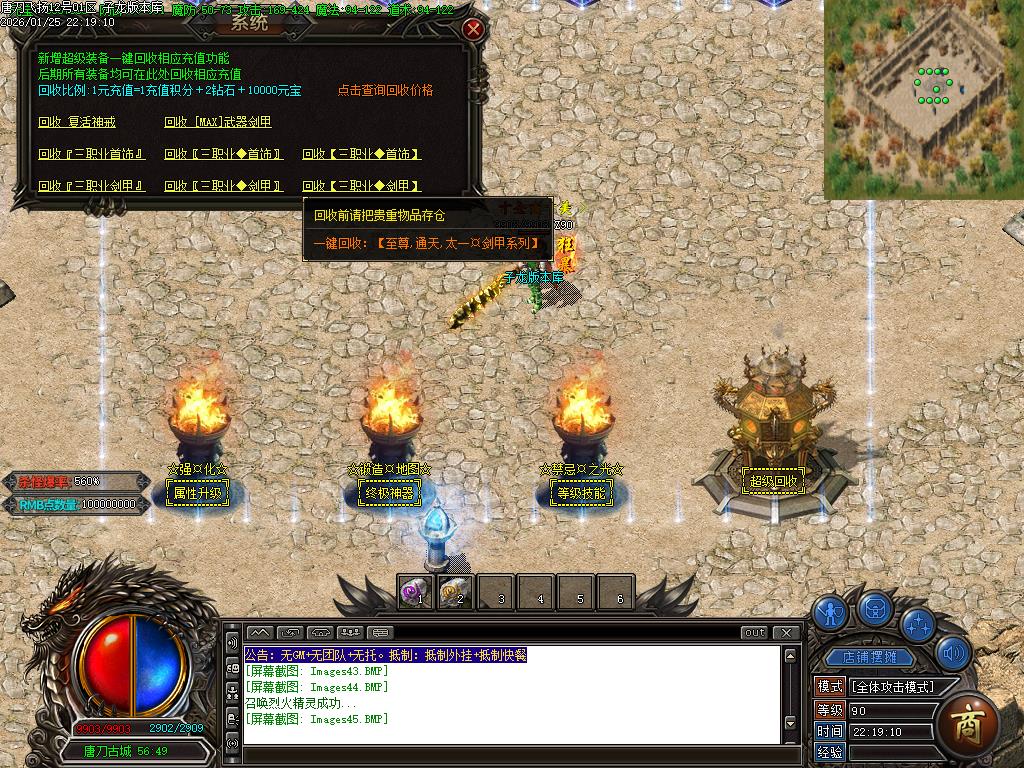The image size is (1024, 768).
Task: Open the bag round icon
Action: pos(876,607)
